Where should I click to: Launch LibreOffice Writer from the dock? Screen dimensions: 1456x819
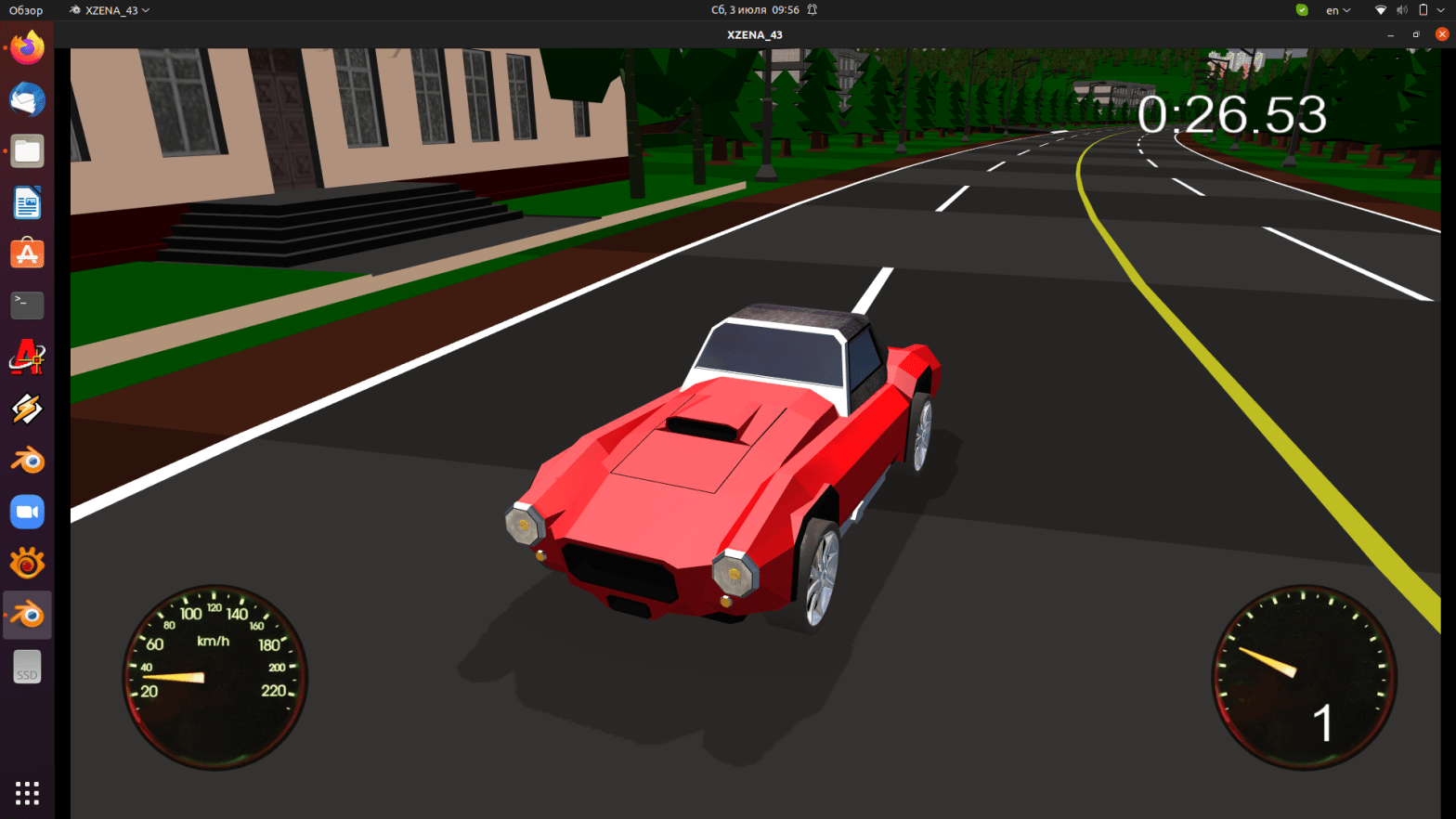(27, 203)
